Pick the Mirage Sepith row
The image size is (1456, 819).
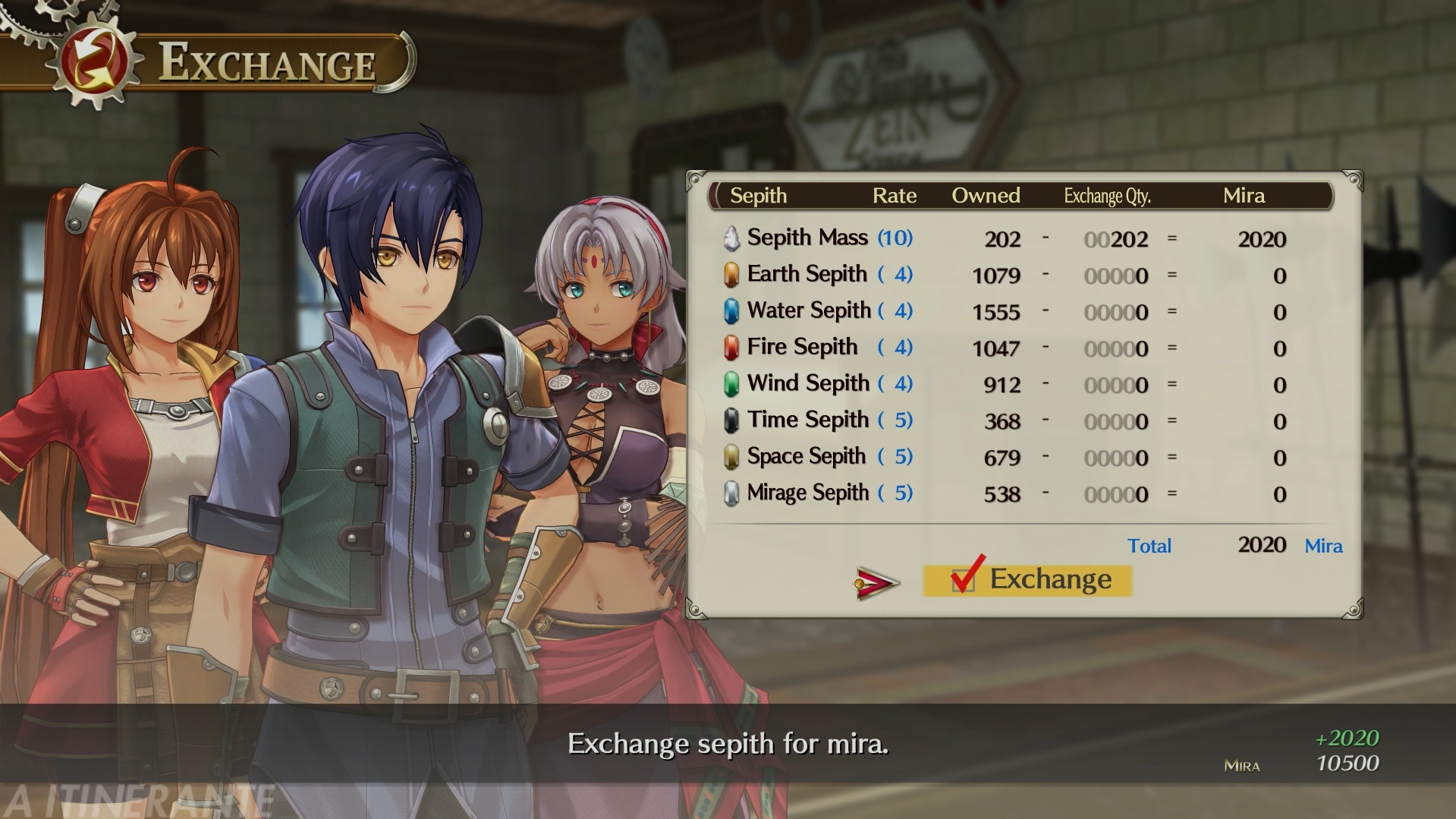807,493
